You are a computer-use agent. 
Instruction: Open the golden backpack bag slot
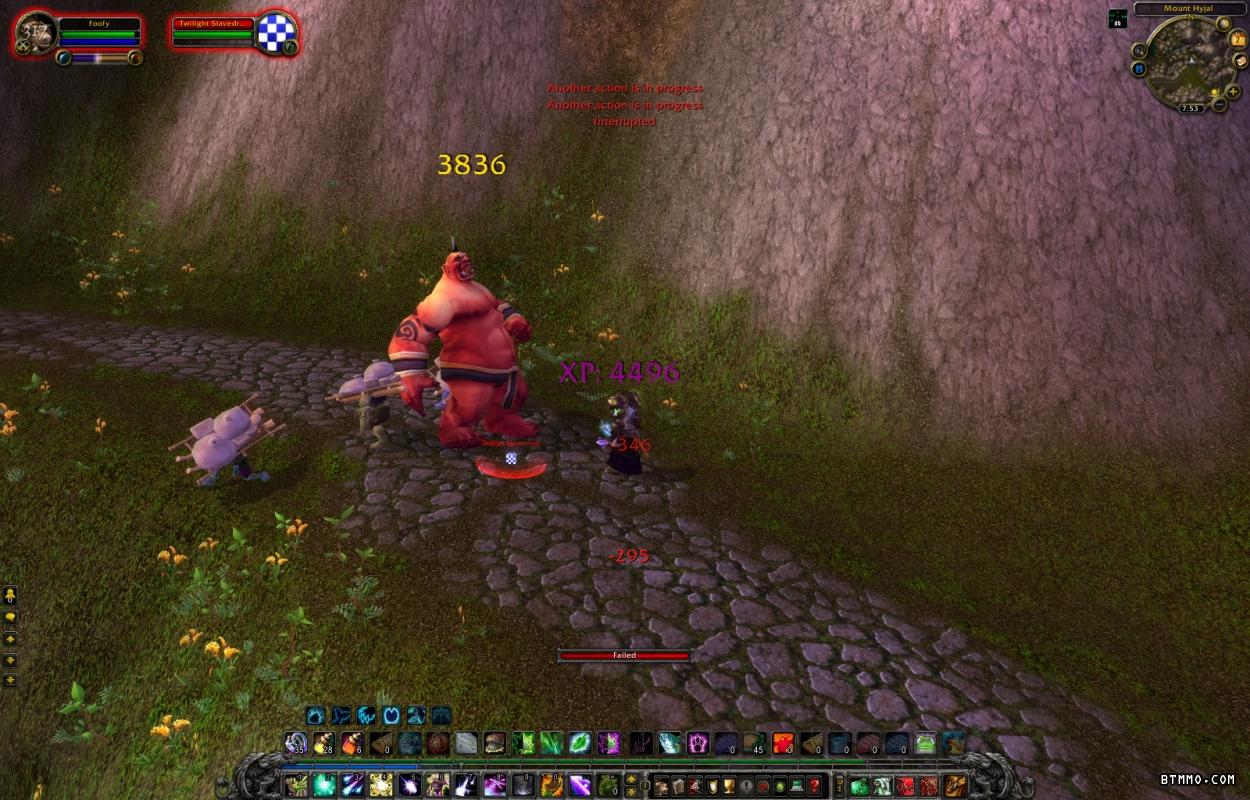point(956,785)
